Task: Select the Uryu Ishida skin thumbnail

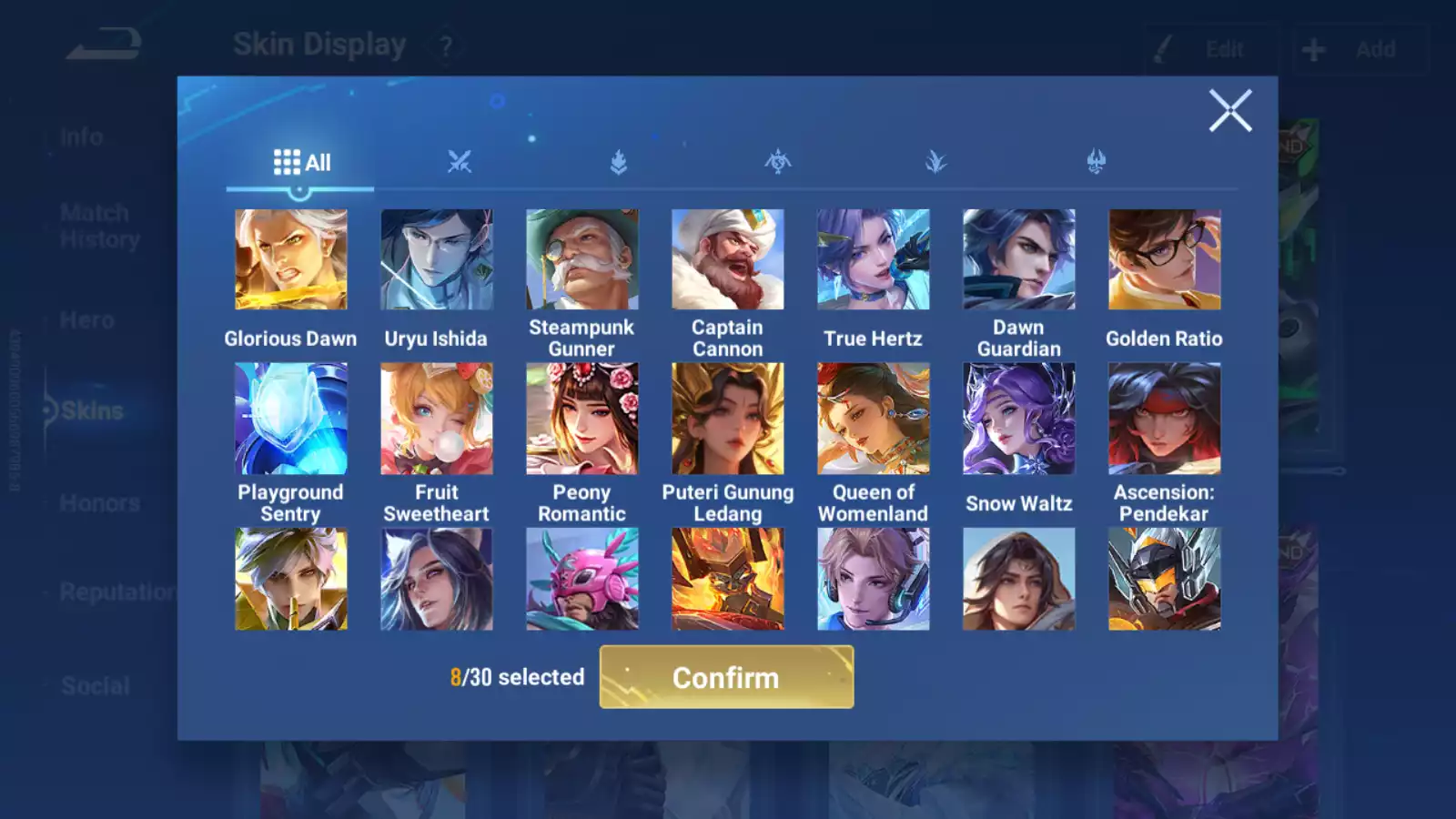Action: tap(437, 258)
